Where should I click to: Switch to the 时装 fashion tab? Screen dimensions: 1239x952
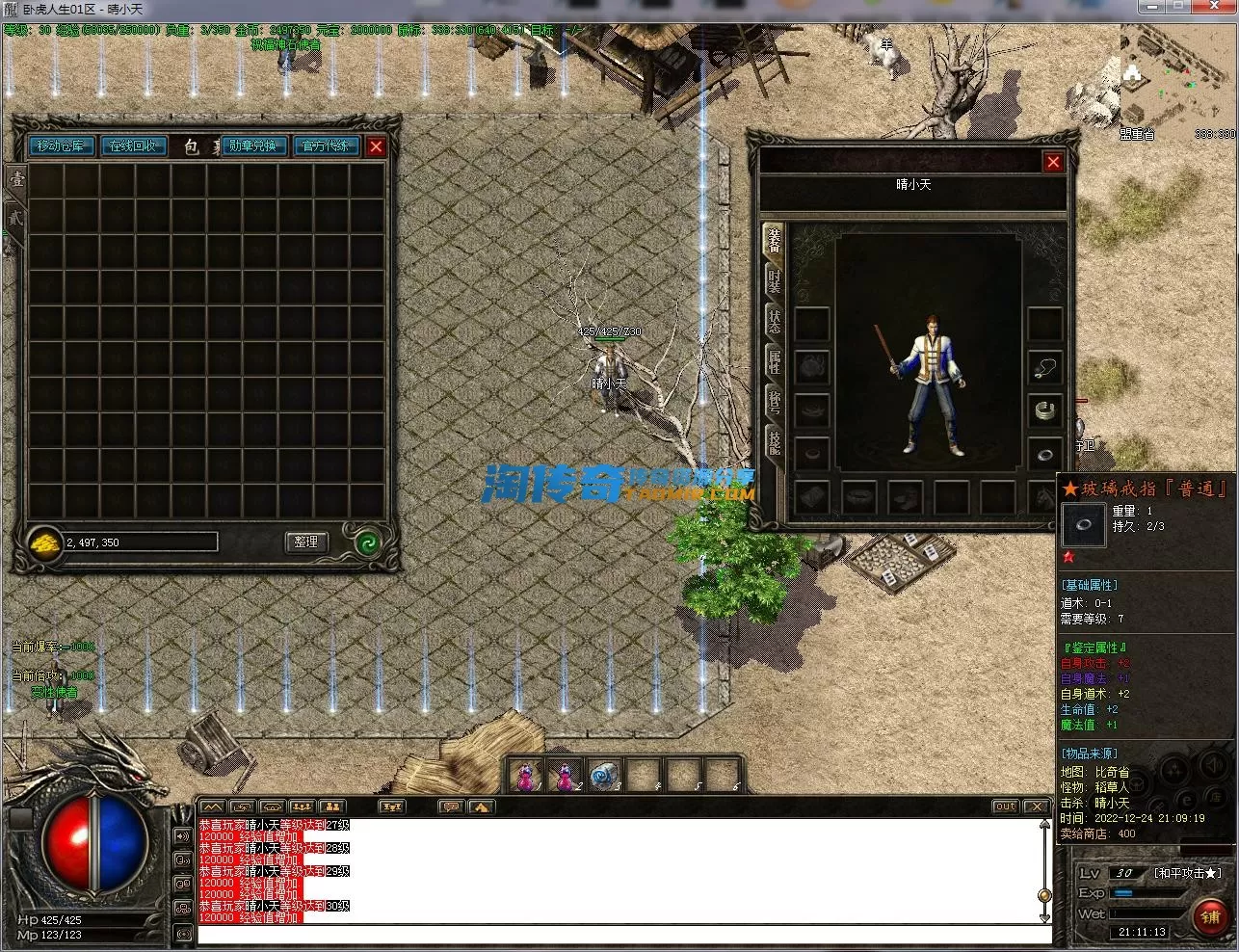tap(774, 280)
